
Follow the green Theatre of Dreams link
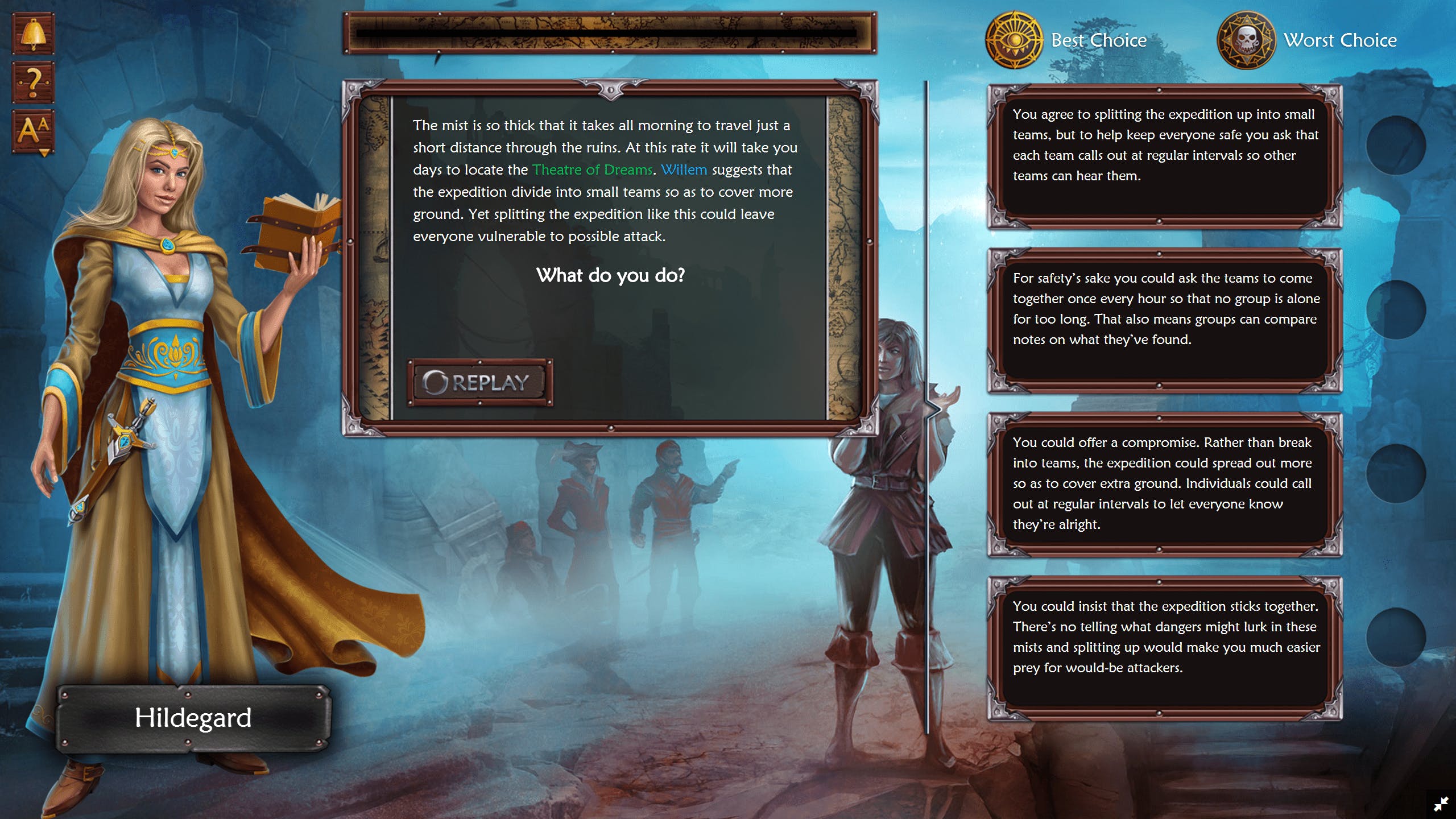[592, 169]
